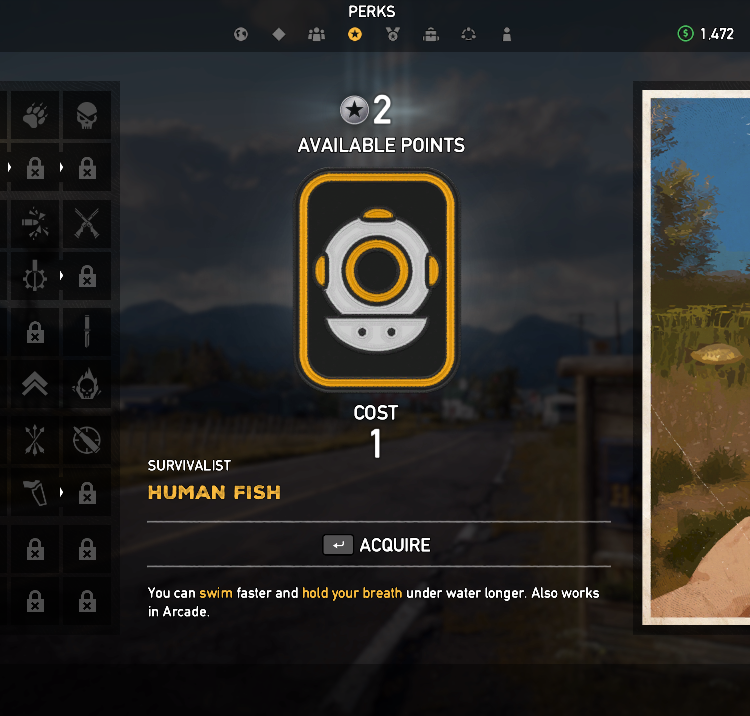The width and height of the screenshot is (750, 716).
Task: Acquire the Human Fish perk
Action: click(x=377, y=545)
